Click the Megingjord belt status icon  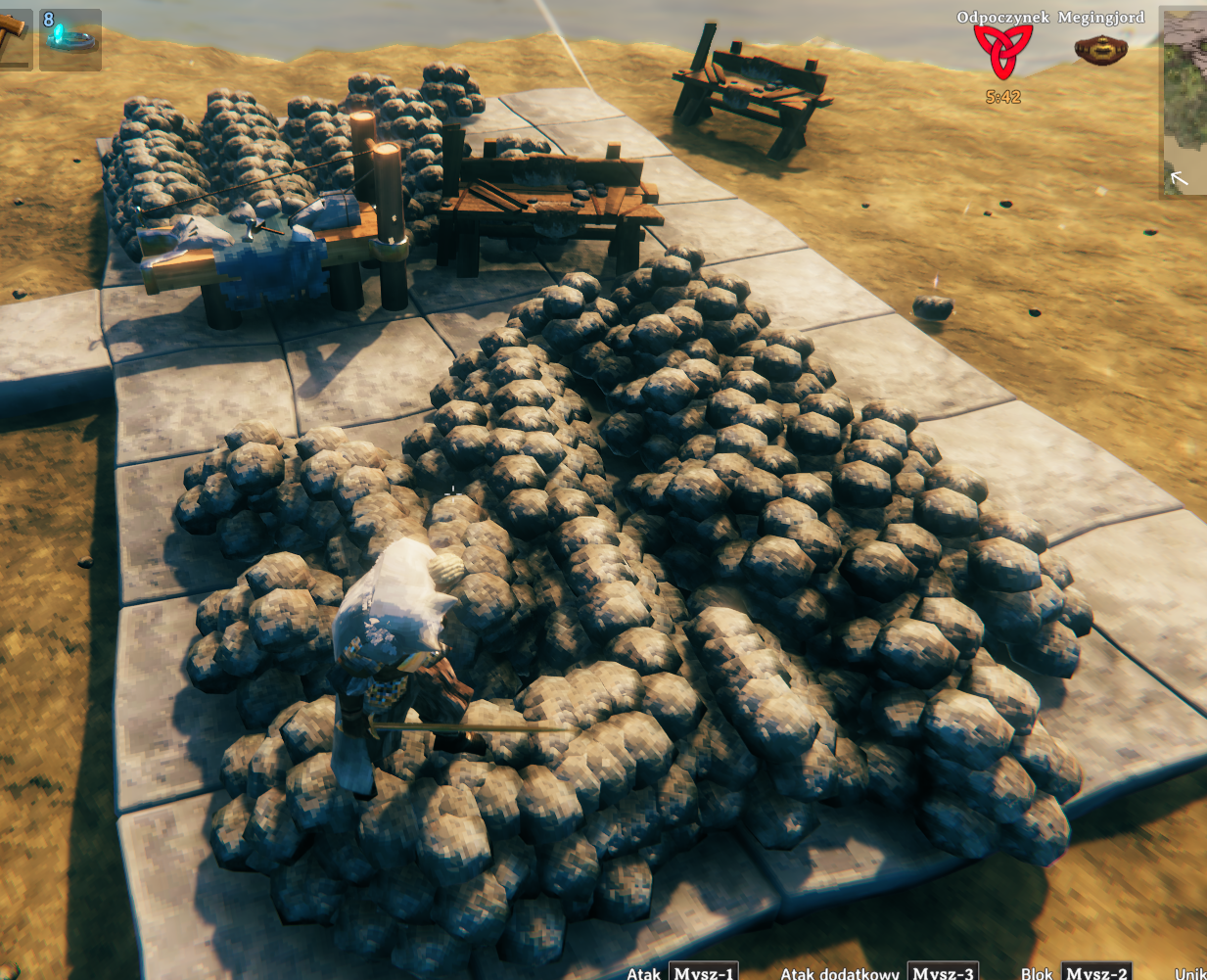tap(1100, 49)
